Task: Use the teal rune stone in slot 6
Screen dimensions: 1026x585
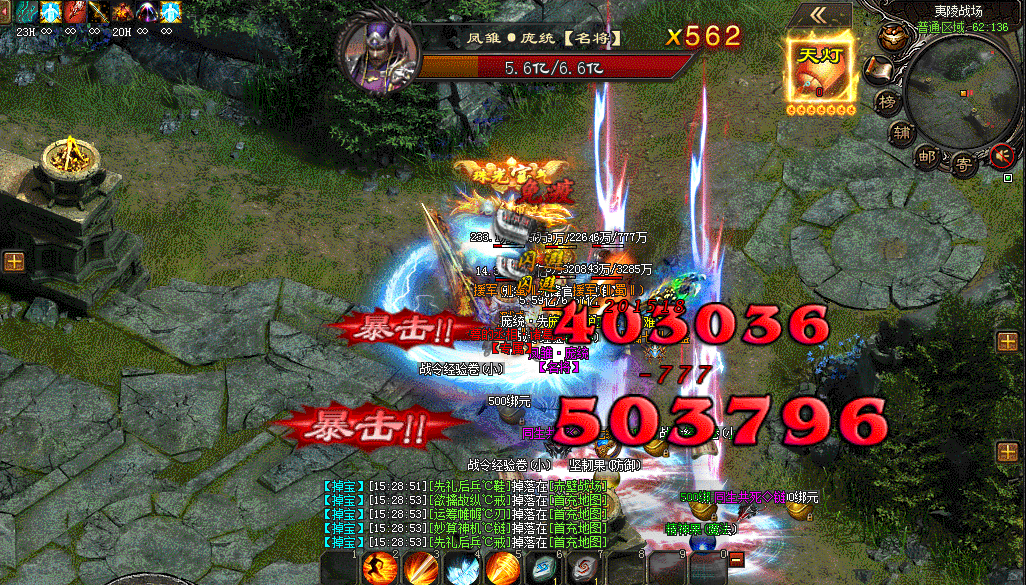Action: coord(543,569)
